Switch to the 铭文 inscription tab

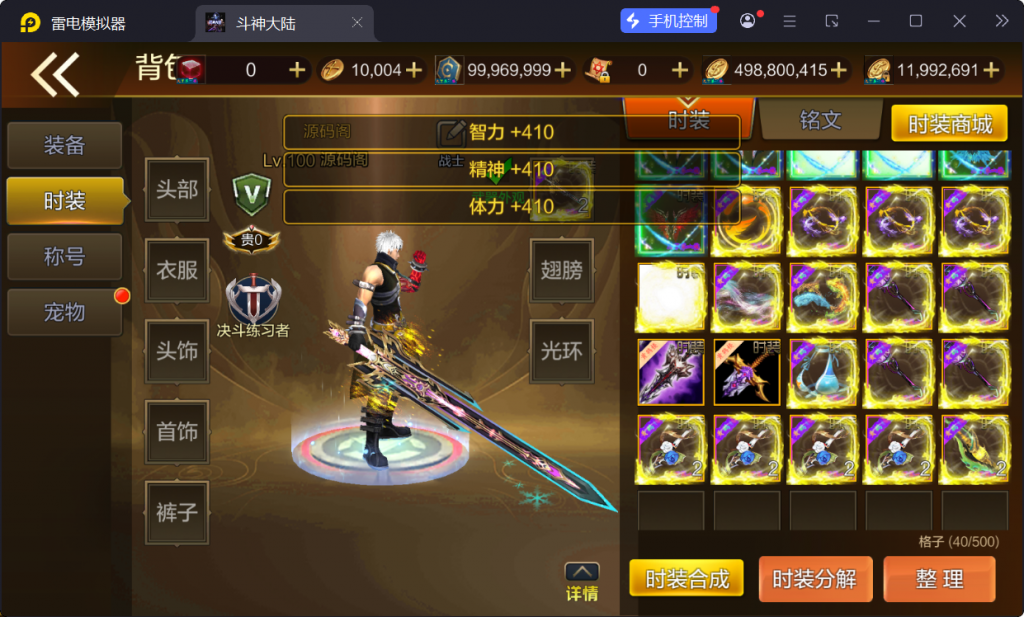coord(820,121)
